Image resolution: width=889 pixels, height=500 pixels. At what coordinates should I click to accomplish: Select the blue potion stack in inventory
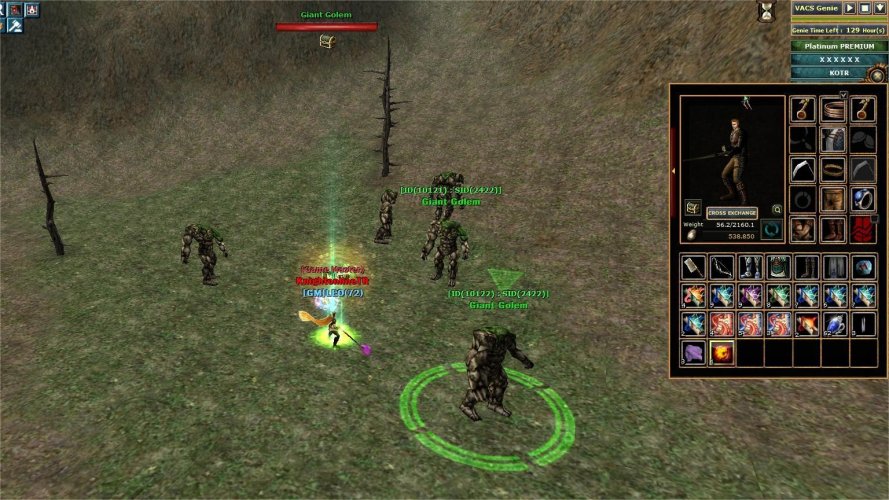click(x=834, y=324)
